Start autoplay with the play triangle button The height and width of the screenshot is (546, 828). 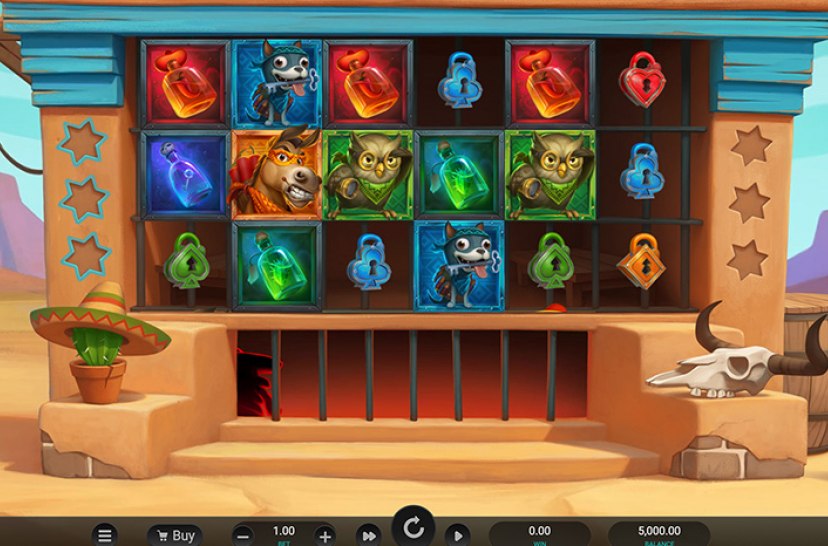point(456,535)
